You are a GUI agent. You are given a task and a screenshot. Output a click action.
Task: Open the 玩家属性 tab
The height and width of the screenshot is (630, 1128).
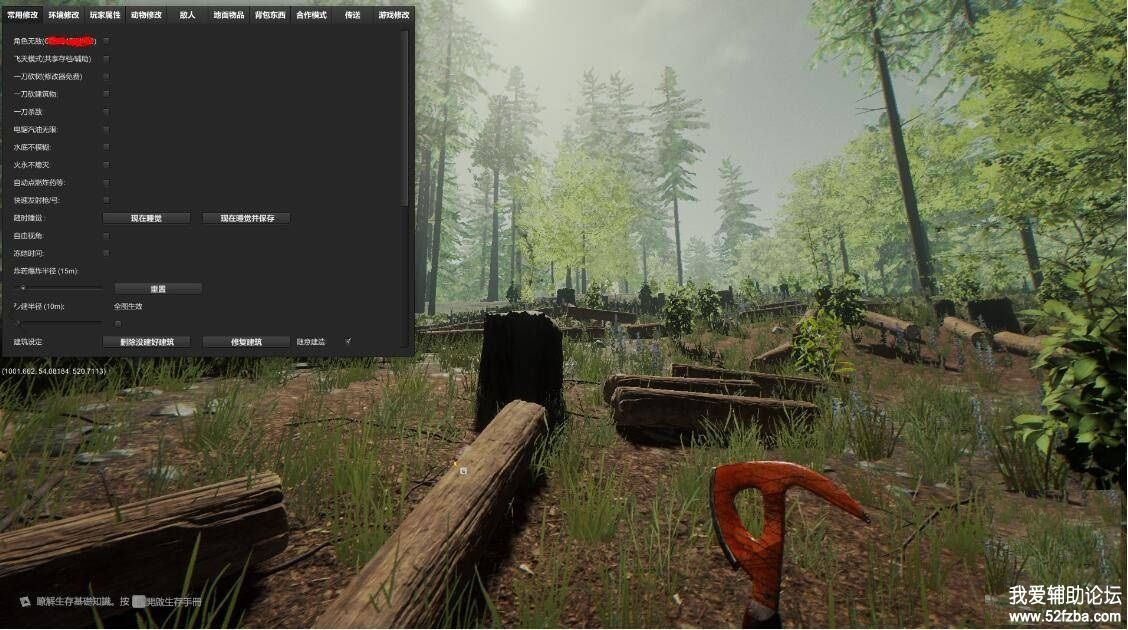(105, 15)
